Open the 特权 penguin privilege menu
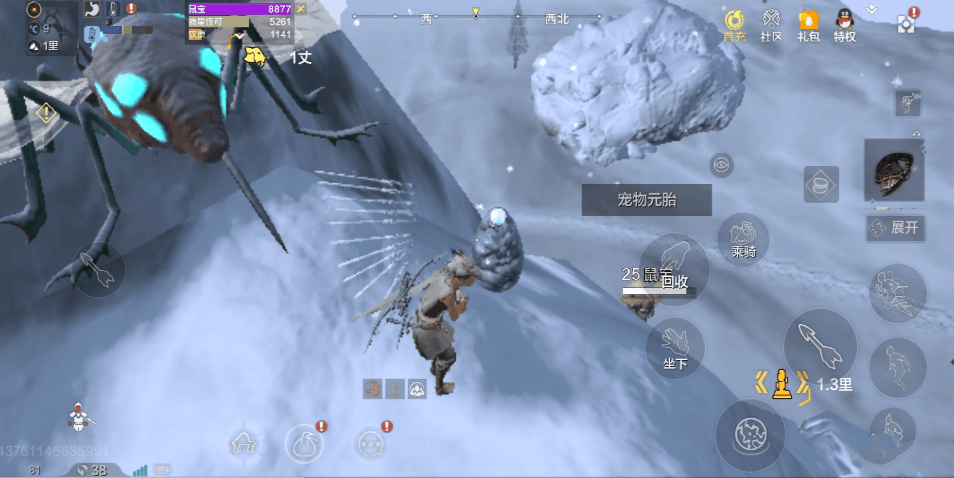The width and height of the screenshot is (954, 478). [845, 24]
